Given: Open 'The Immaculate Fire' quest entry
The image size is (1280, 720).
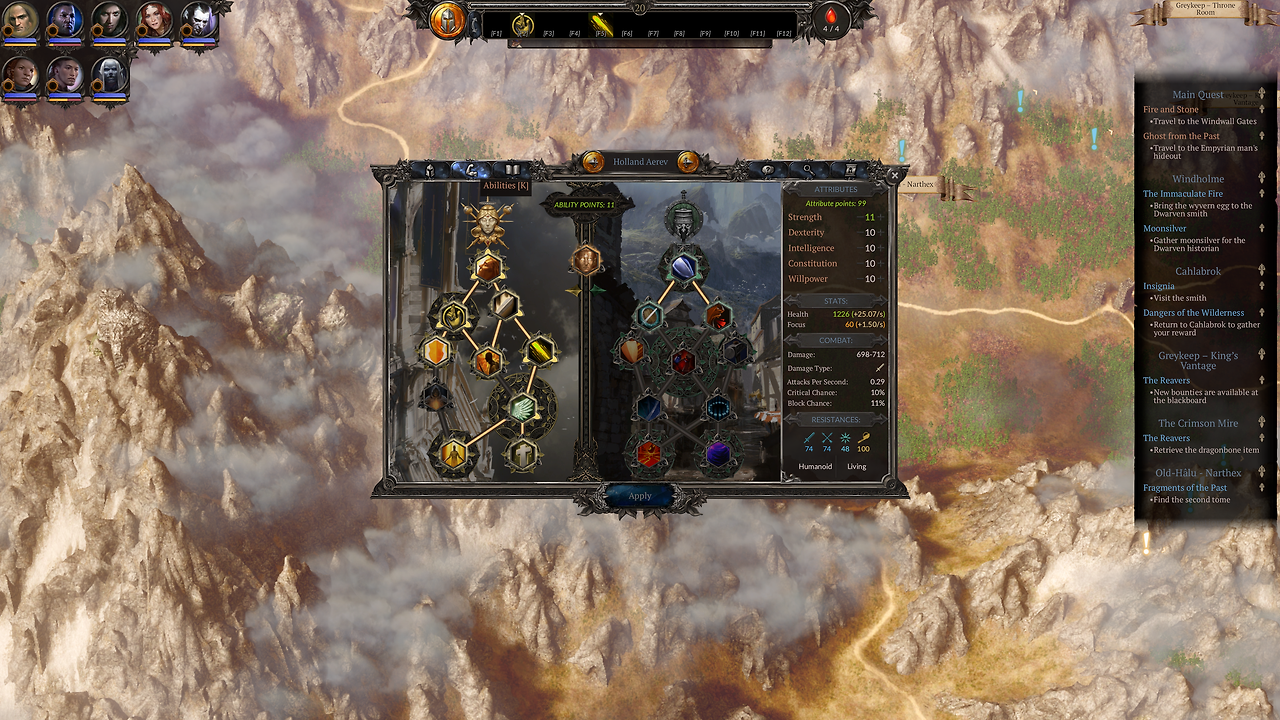Looking at the screenshot, I should coord(1182,194).
